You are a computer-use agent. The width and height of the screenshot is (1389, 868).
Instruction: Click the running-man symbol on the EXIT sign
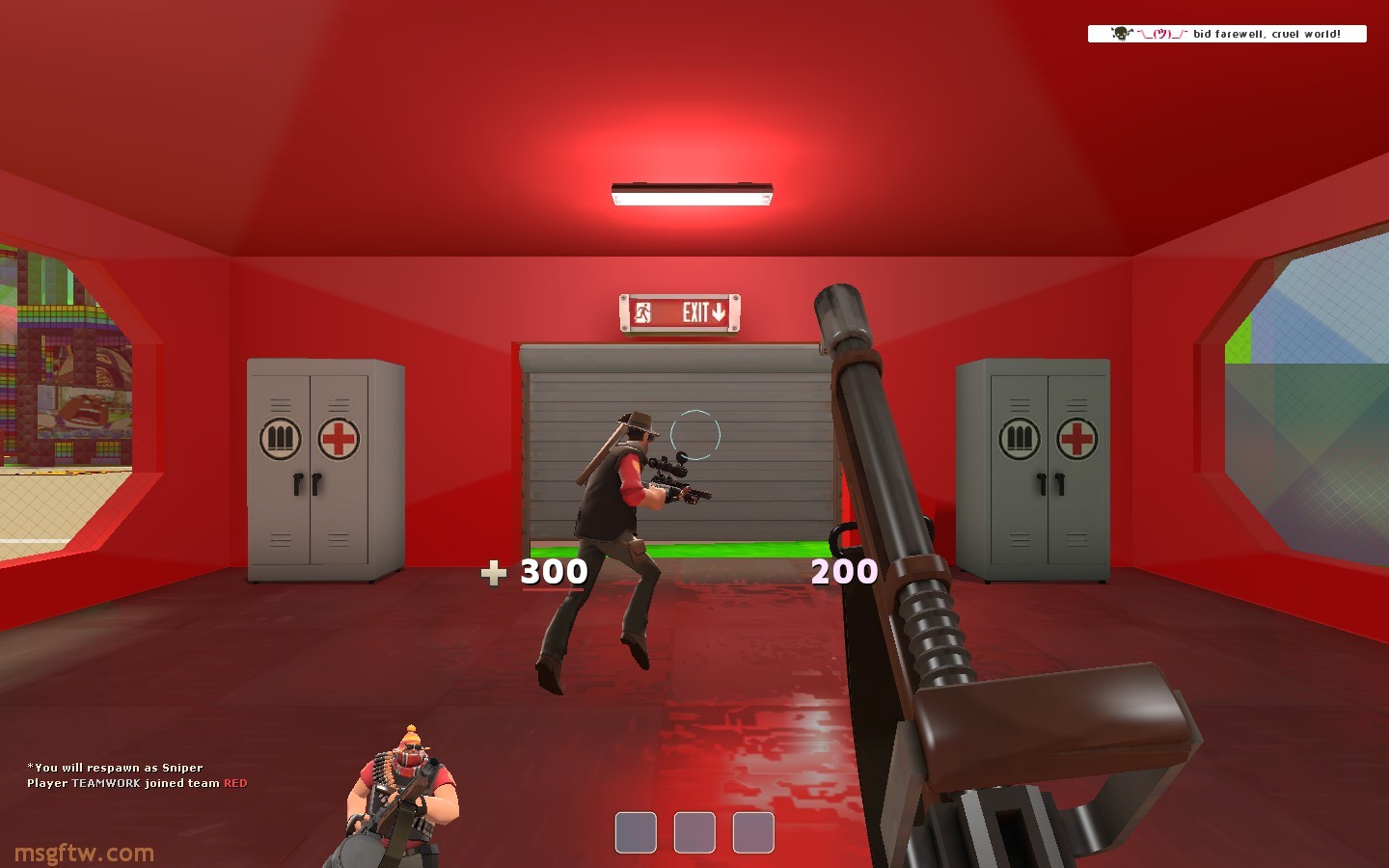pyautogui.click(x=644, y=313)
